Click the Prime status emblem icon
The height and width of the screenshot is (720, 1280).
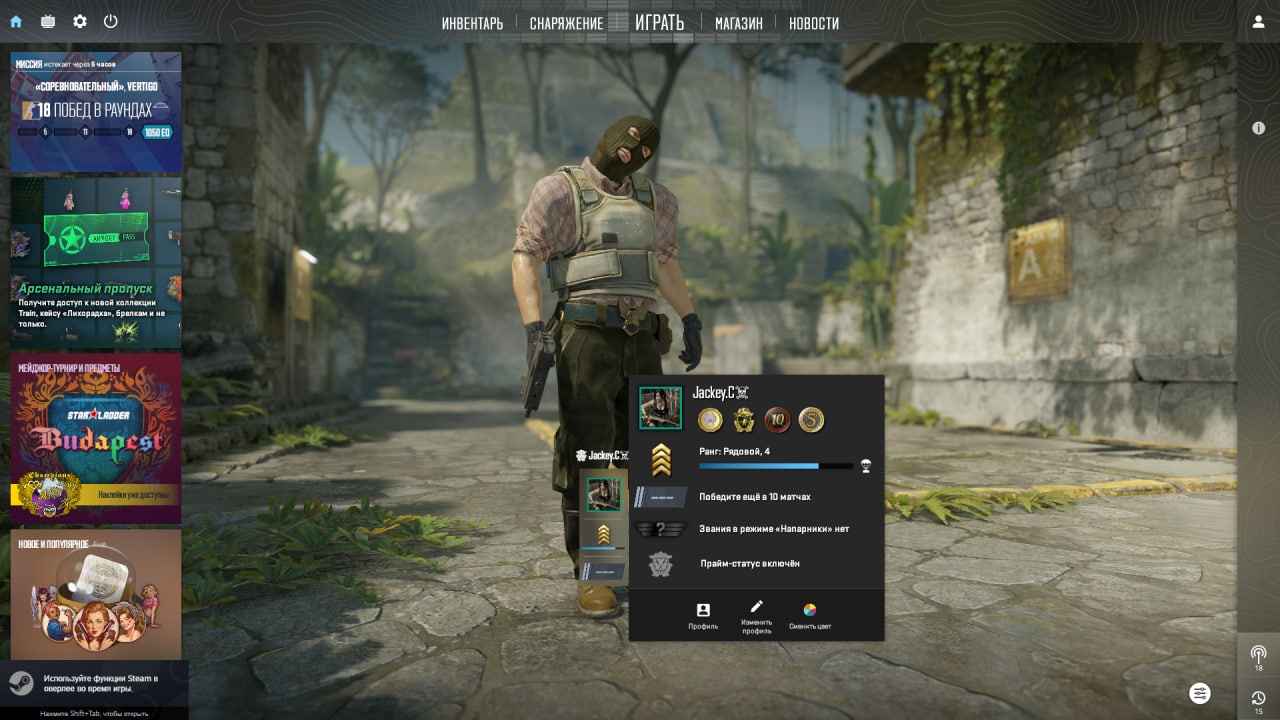(661, 563)
